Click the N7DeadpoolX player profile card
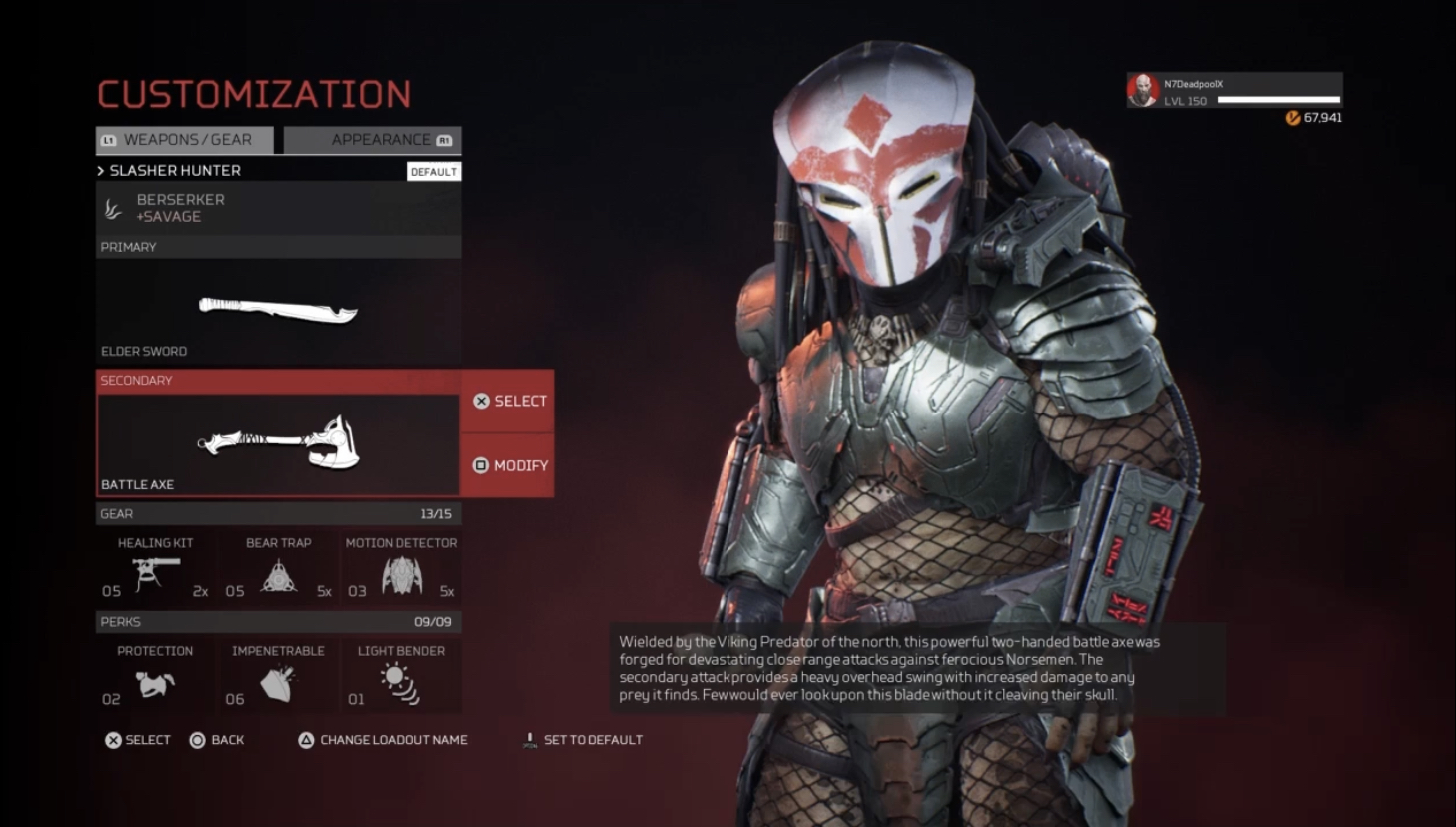1456x827 pixels. click(x=1234, y=91)
